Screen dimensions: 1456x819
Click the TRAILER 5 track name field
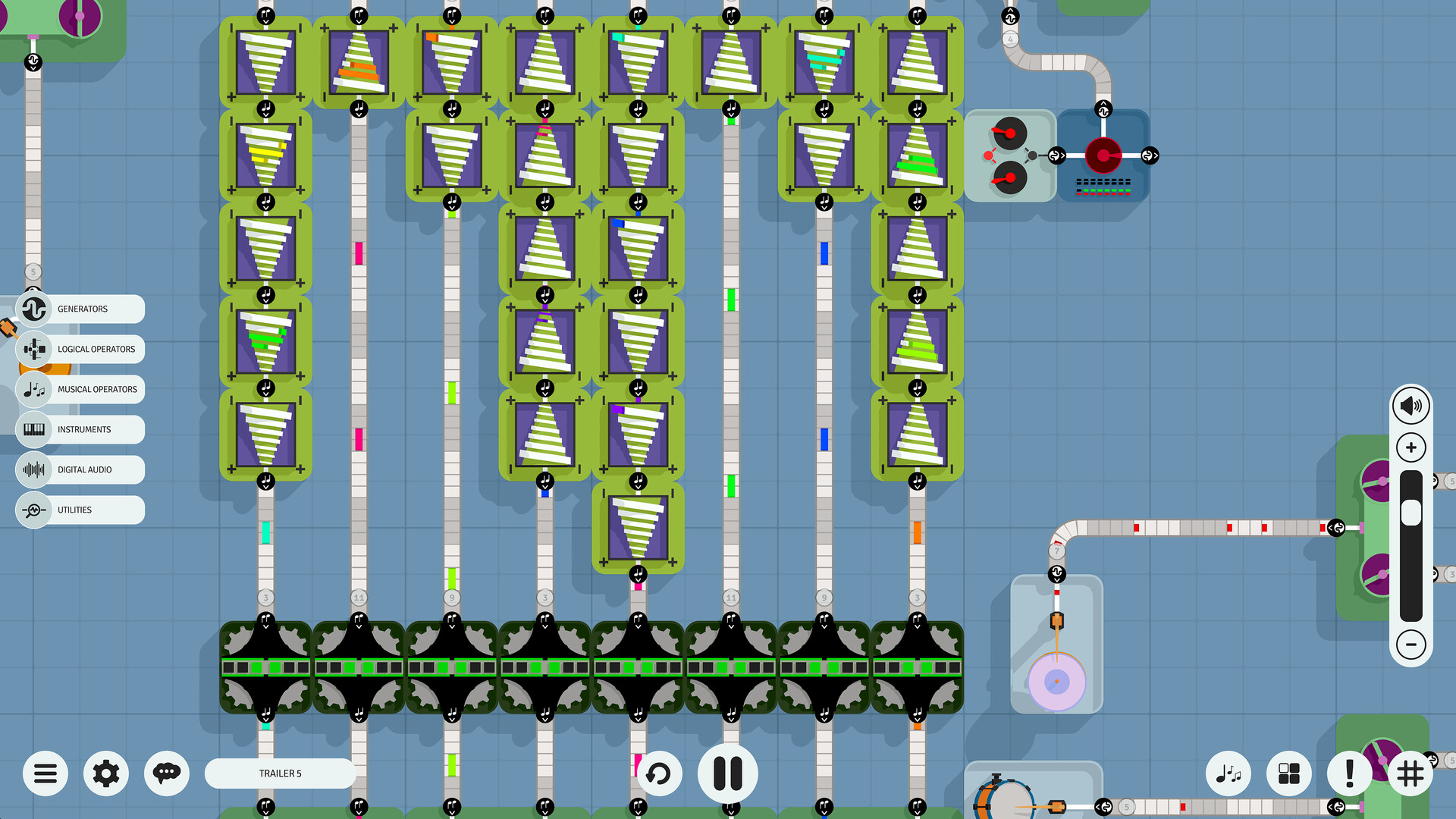pos(279,773)
